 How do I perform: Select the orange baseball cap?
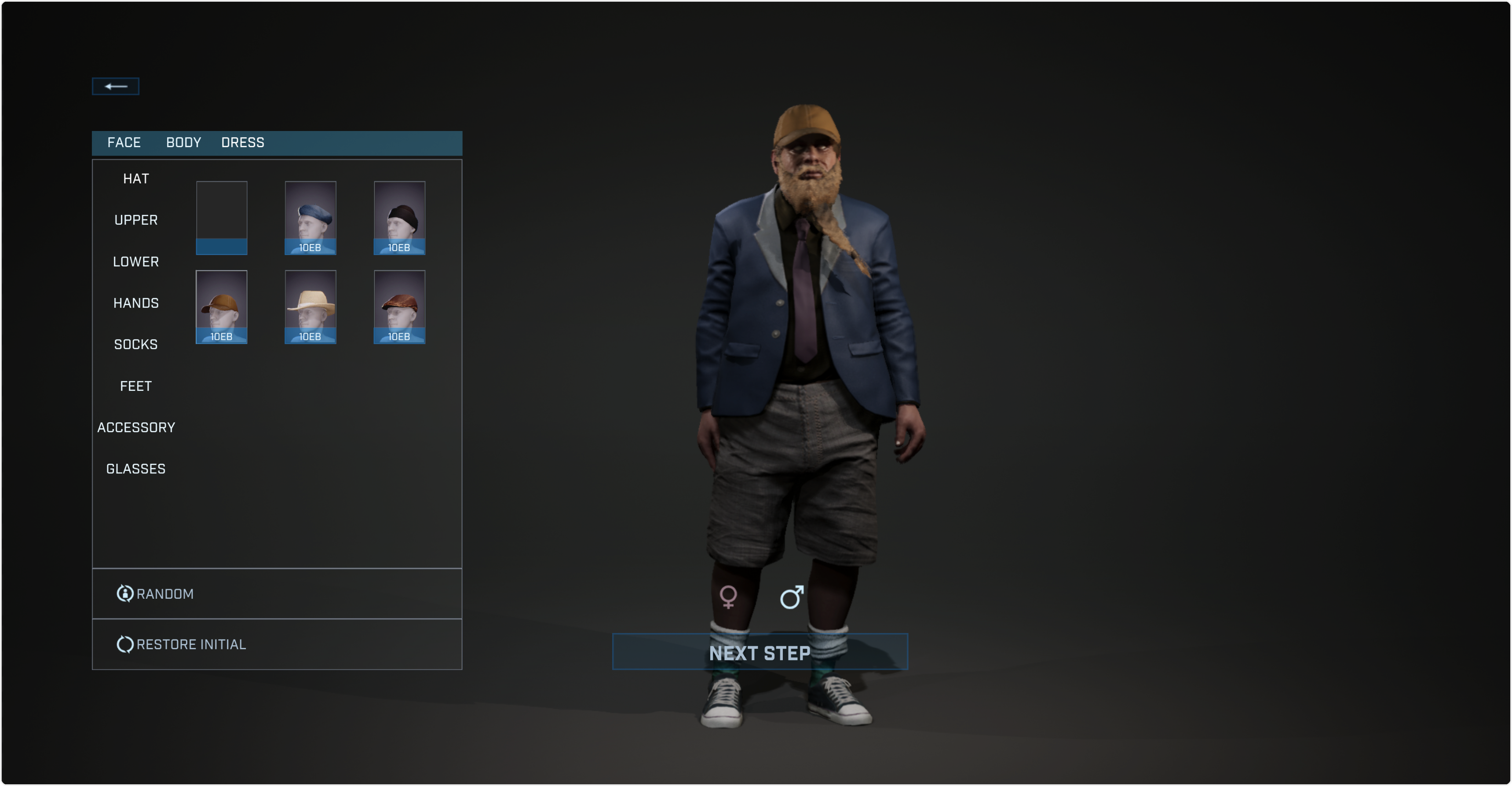[222, 307]
